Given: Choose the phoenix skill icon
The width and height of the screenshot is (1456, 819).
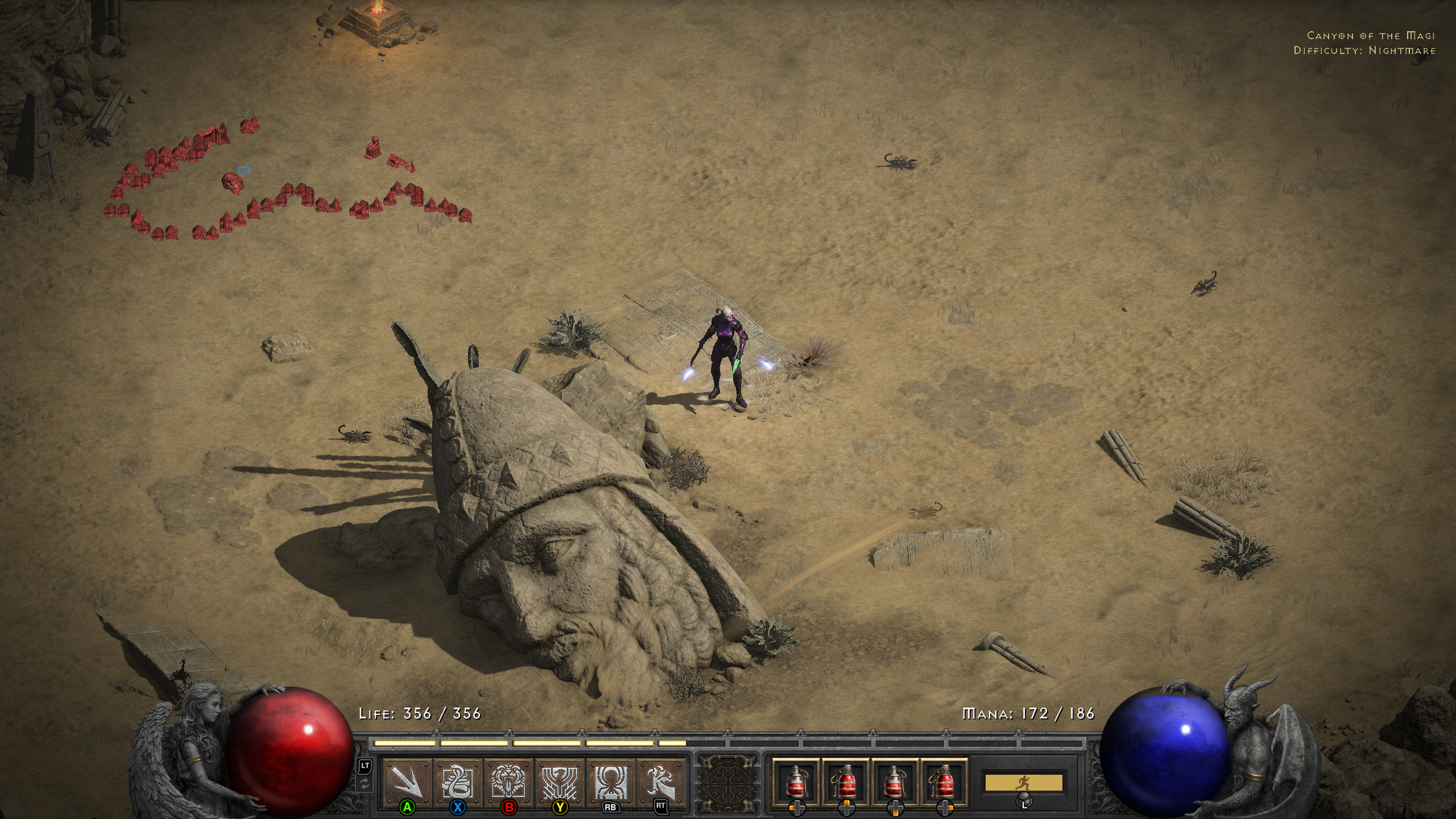Looking at the screenshot, I should tap(560, 781).
